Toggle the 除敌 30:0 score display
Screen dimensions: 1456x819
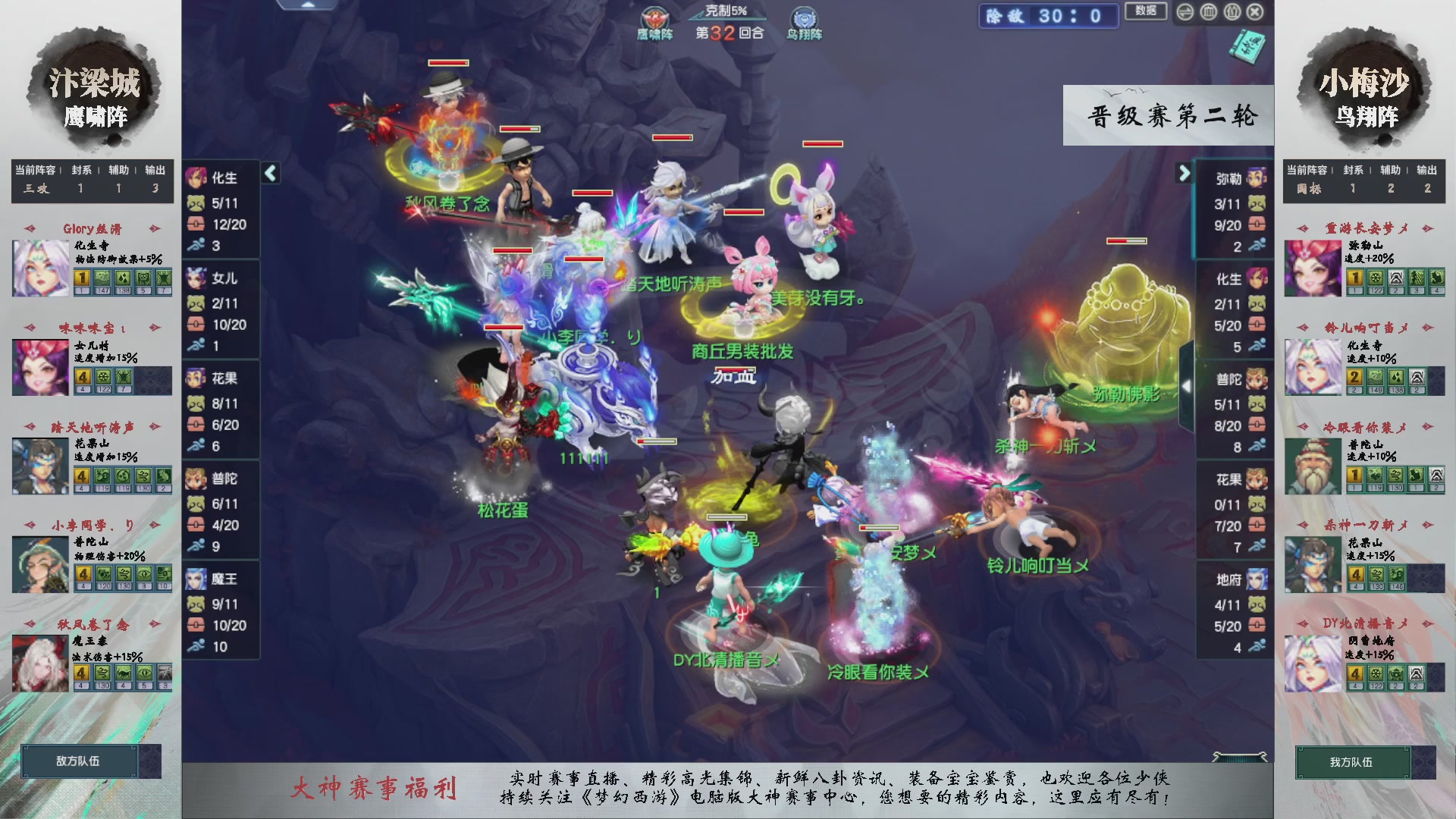coord(1047,17)
